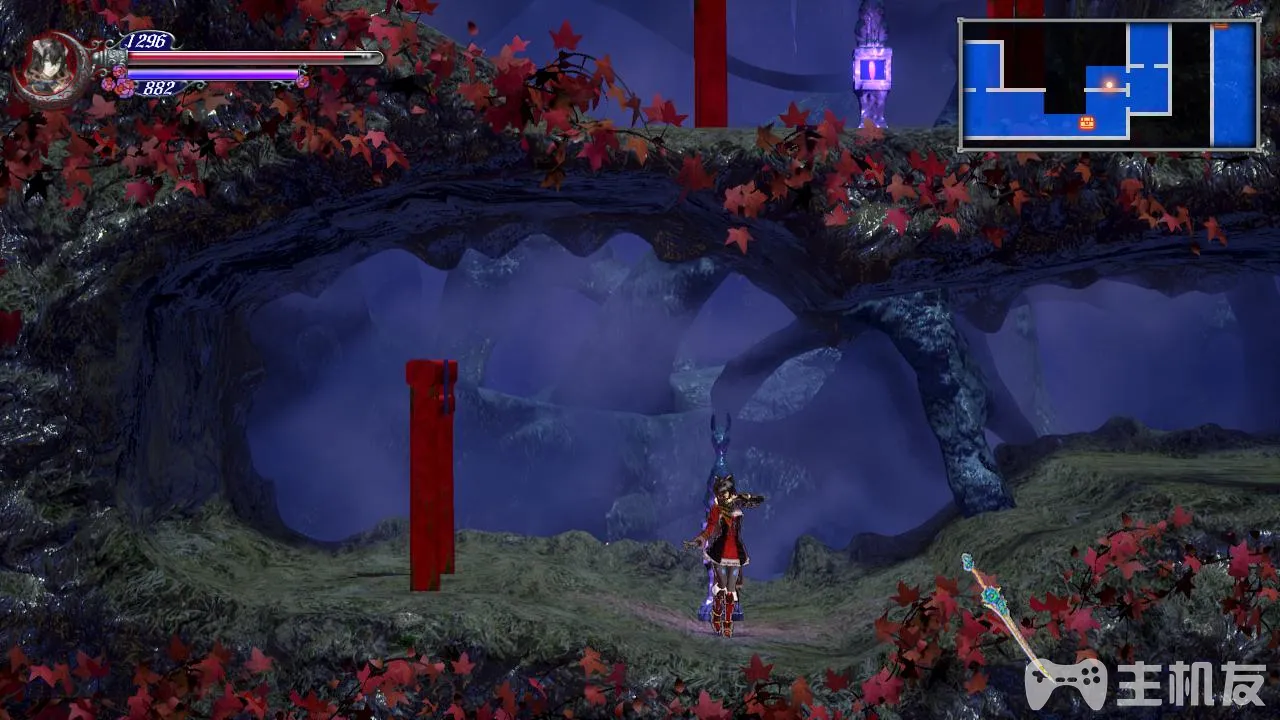This screenshot has width=1280, height=720.
Task: Click the glowing player position marker on minimap
Action: pyautogui.click(x=1108, y=85)
